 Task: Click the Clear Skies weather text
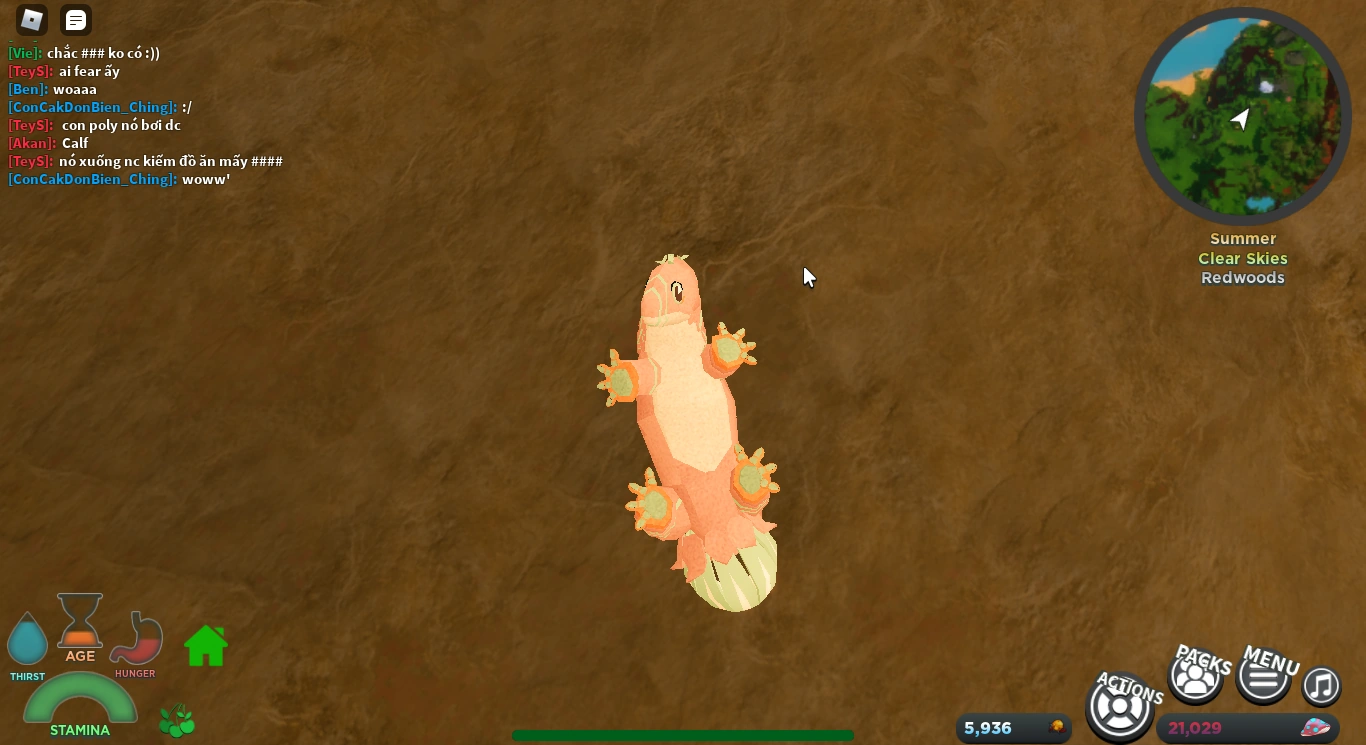pos(1242,258)
